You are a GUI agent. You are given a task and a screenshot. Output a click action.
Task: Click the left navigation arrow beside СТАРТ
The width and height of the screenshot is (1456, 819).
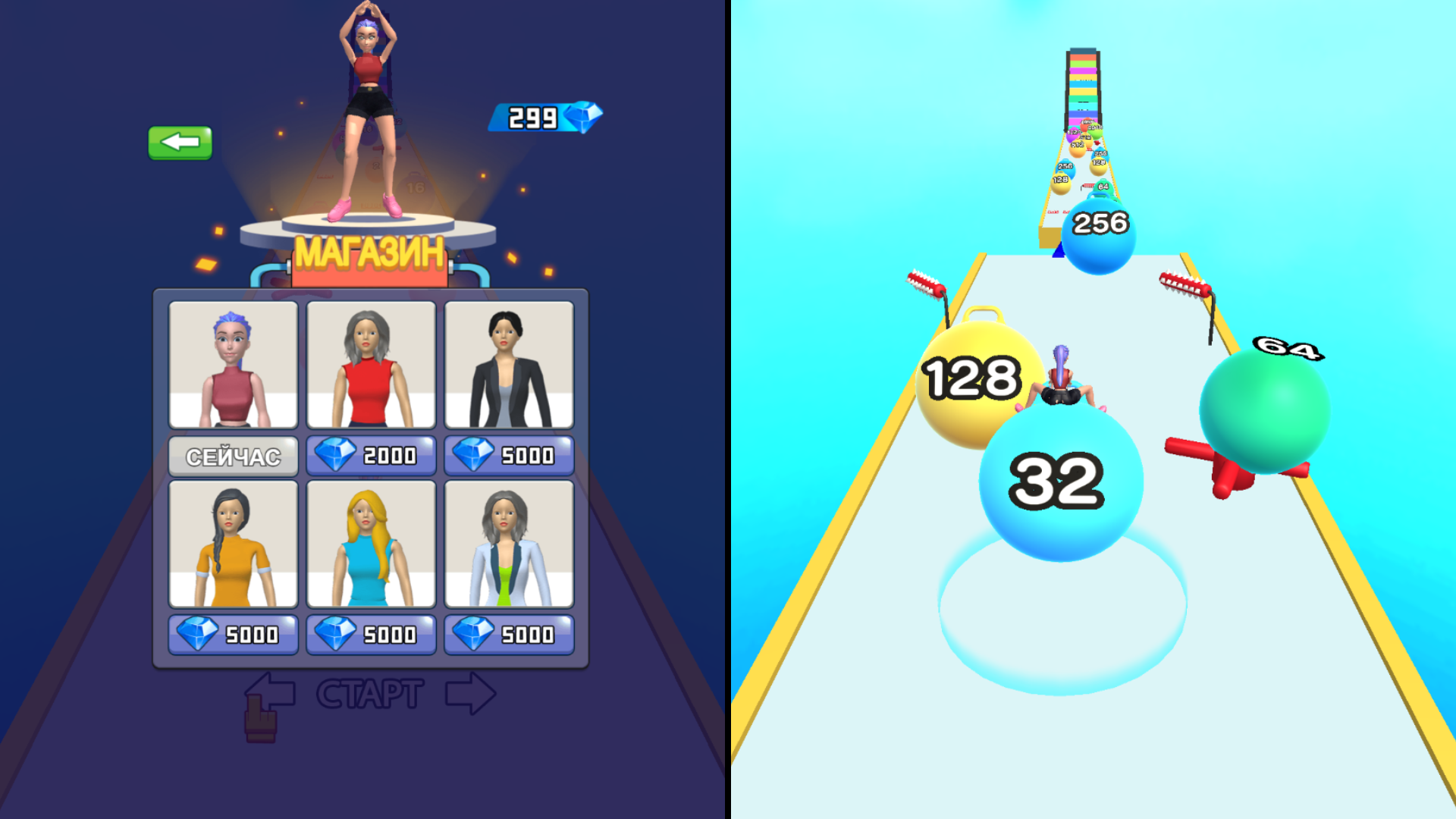[270, 690]
